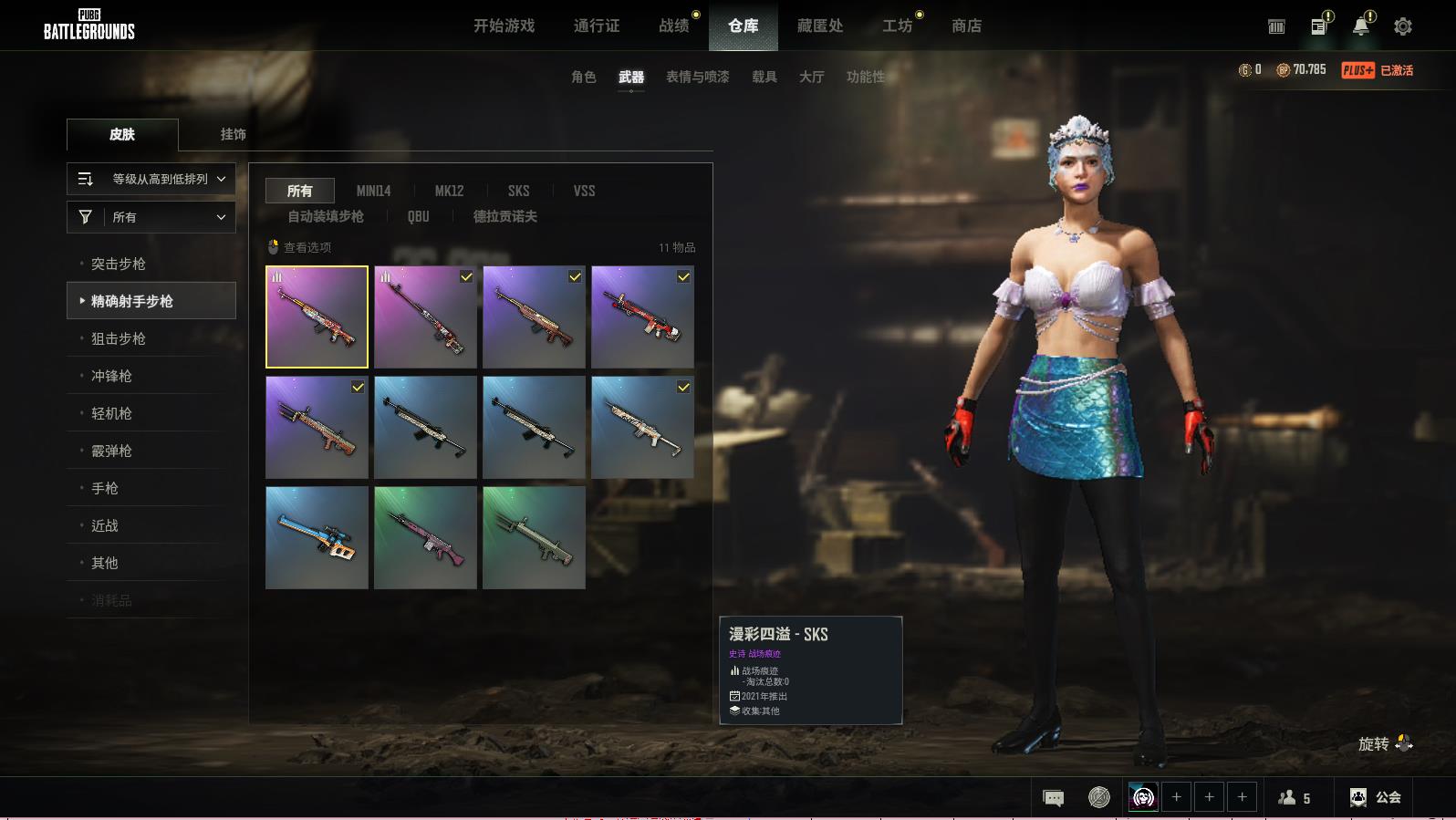Open the 挂饰 charms tab
The width and height of the screenshot is (1456, 820).
pos(234,134)
